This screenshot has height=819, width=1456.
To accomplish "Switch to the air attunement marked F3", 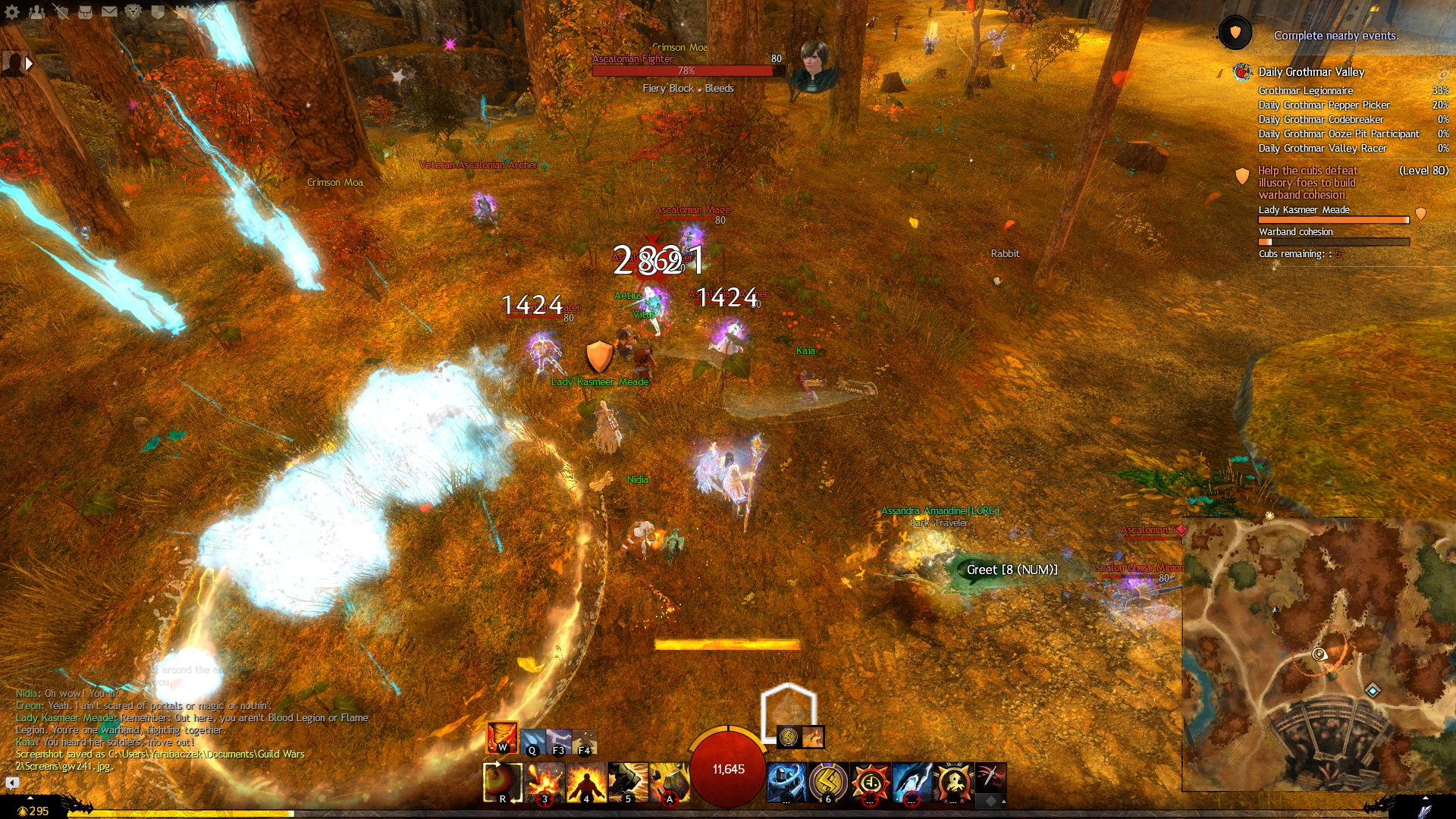I will 559,742.
